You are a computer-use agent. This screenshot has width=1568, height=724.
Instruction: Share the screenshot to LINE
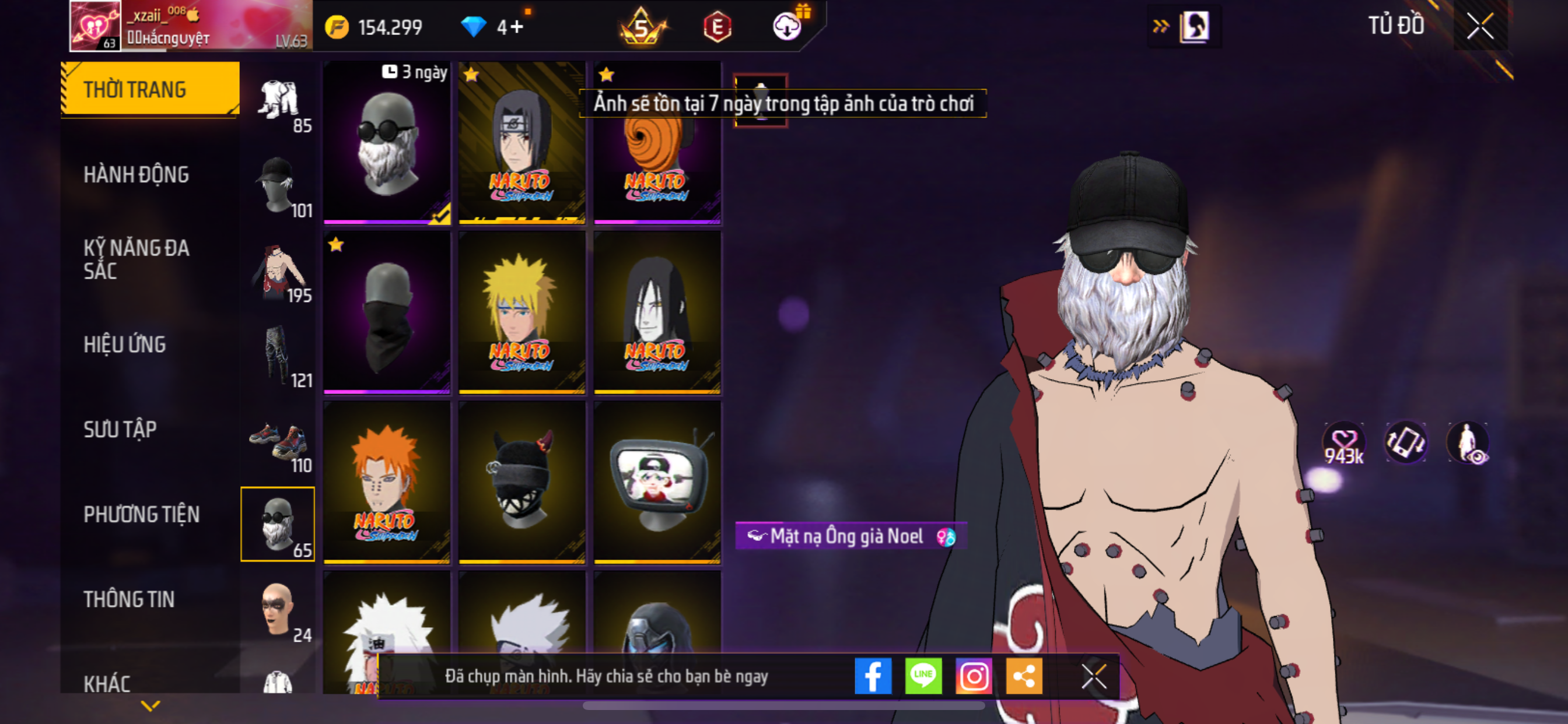(x=923, y=676)
